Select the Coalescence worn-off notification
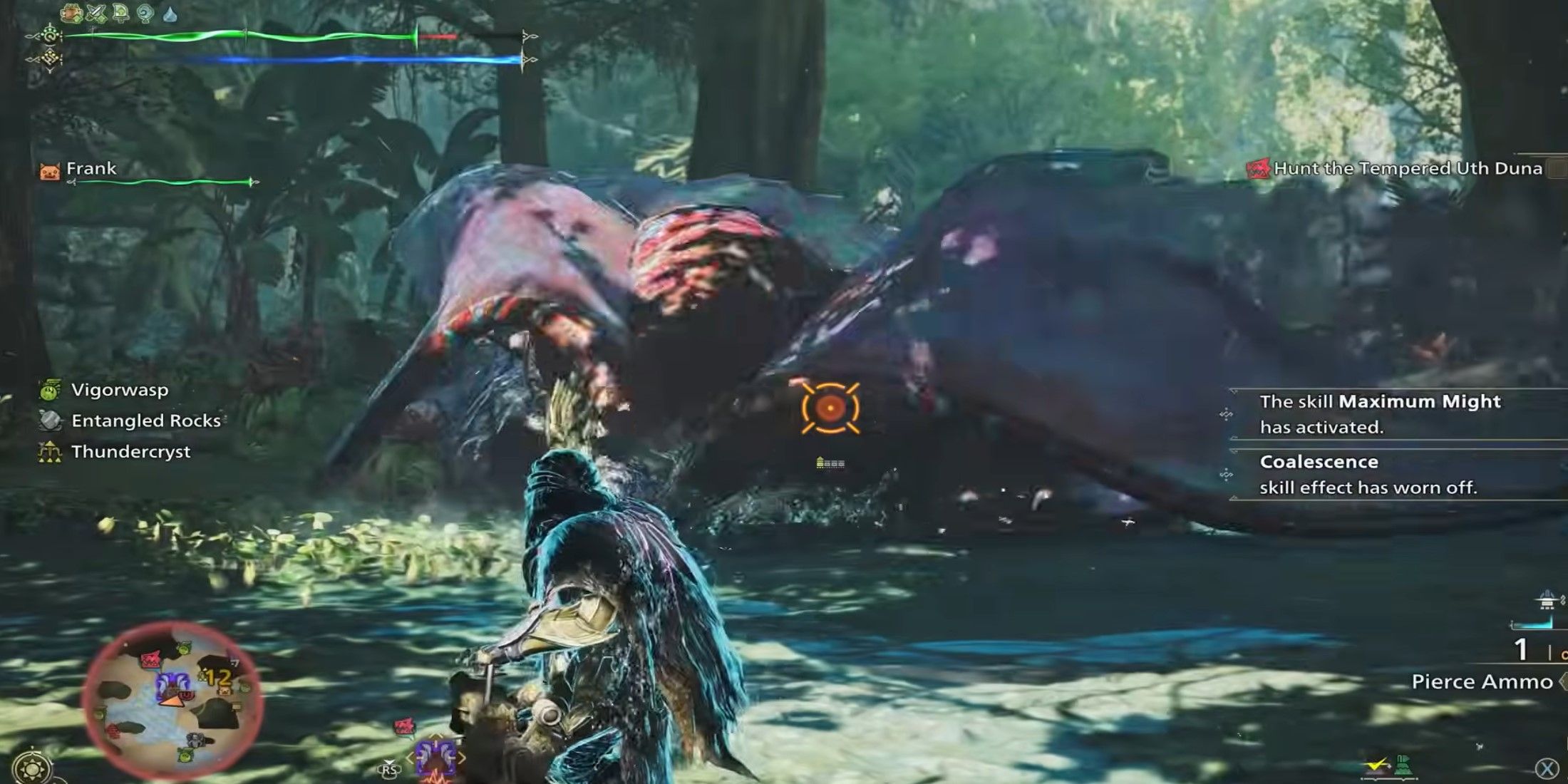The height and width of the screenshot is (784, 1568). (1368, 475)
